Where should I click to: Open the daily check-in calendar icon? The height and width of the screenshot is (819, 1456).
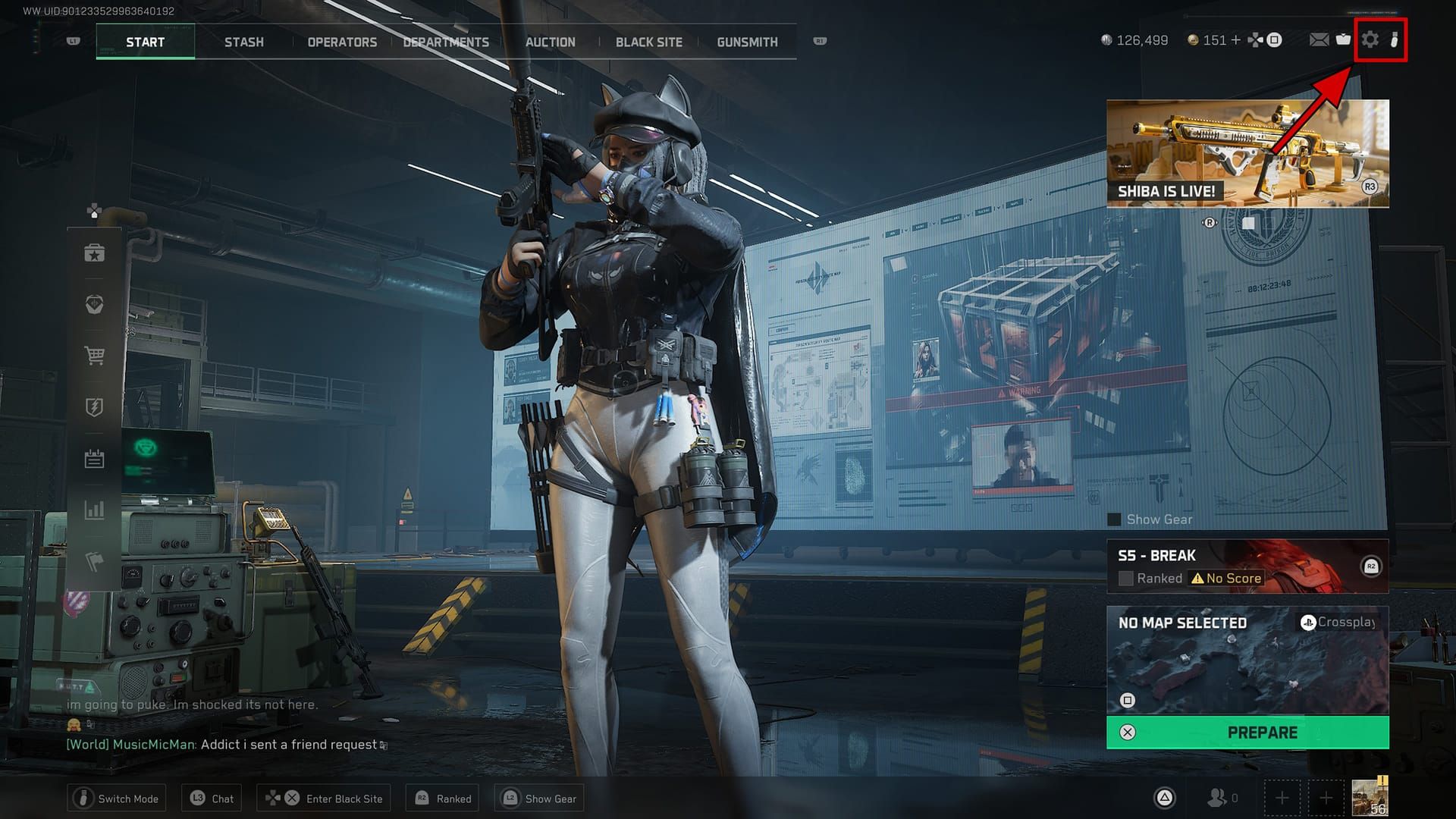tap(94, 458)
